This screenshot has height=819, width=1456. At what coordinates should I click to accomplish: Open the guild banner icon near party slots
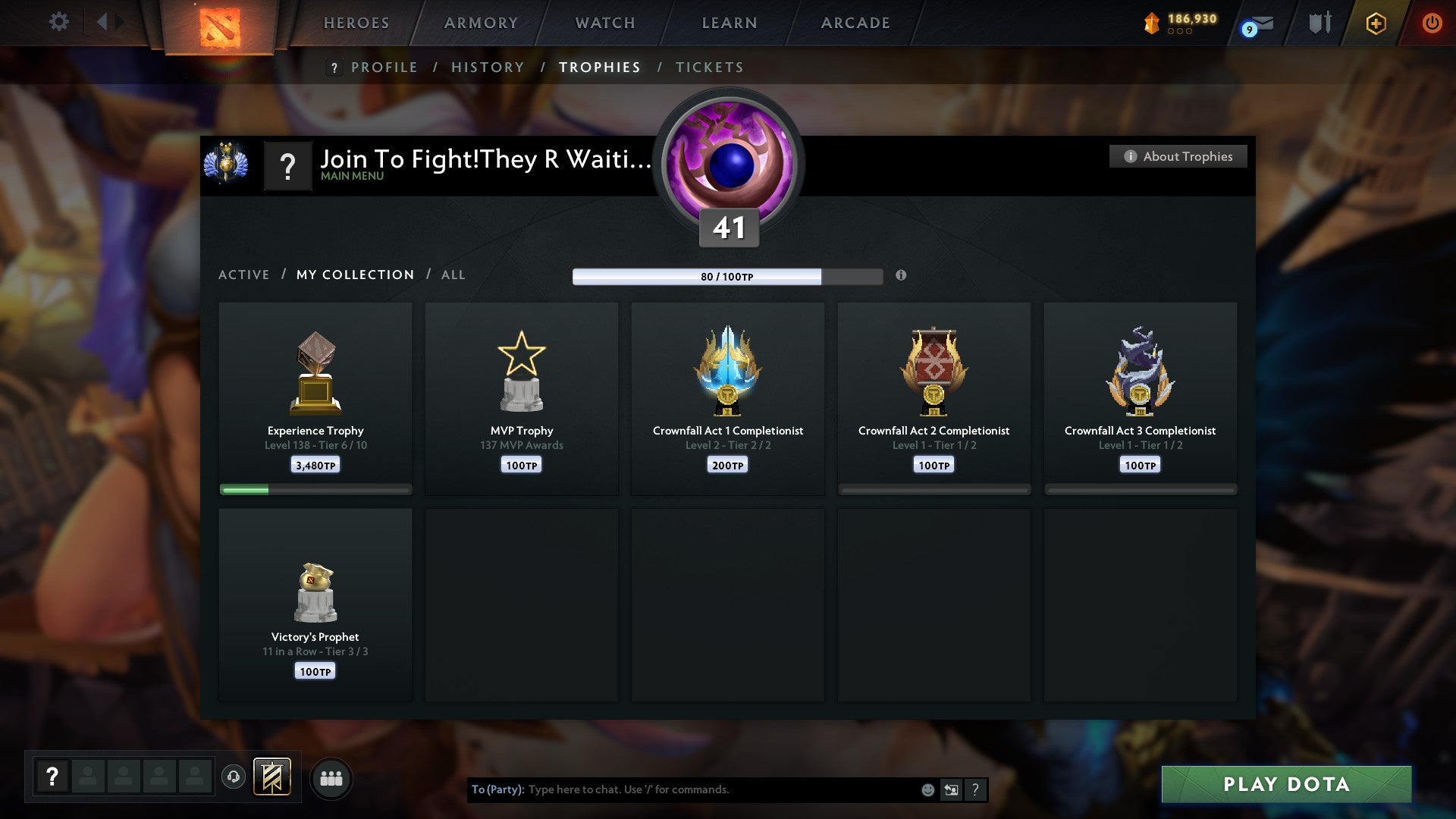(273, 778)
